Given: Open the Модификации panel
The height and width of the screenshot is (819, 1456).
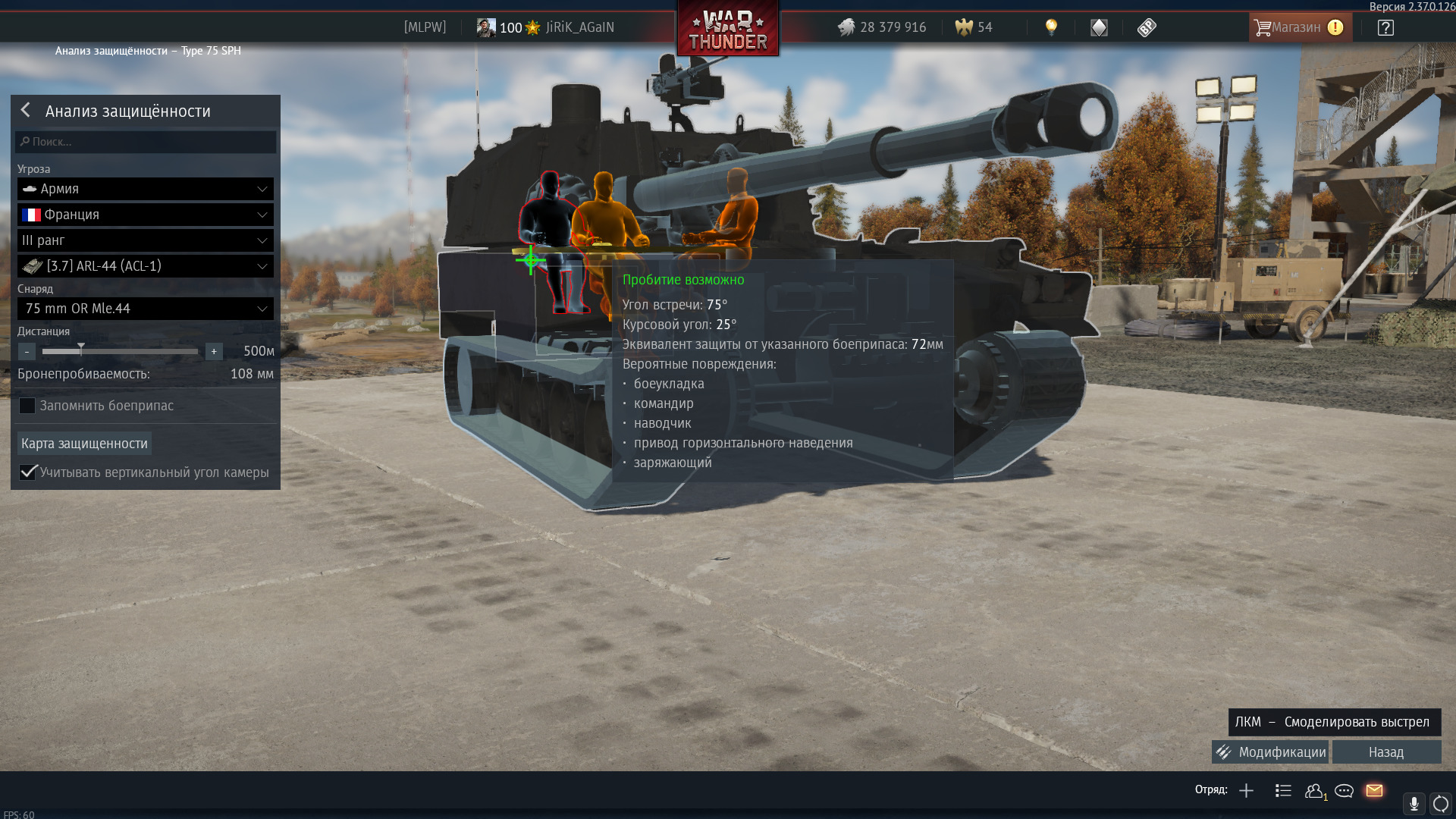Looking at the screenshot, I should [x=1271, y=752].
